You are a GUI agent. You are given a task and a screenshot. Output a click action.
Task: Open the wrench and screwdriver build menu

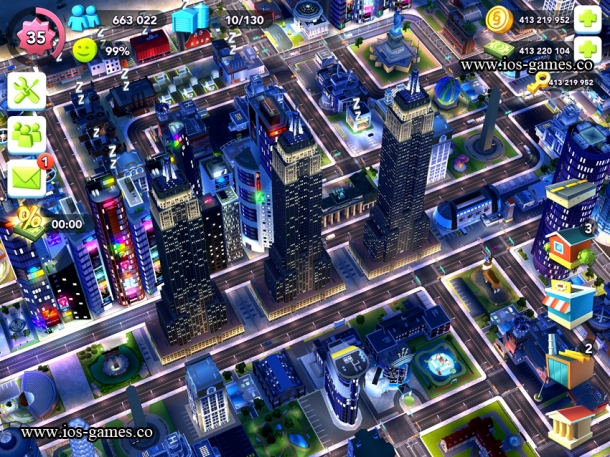tap(27, 91)
